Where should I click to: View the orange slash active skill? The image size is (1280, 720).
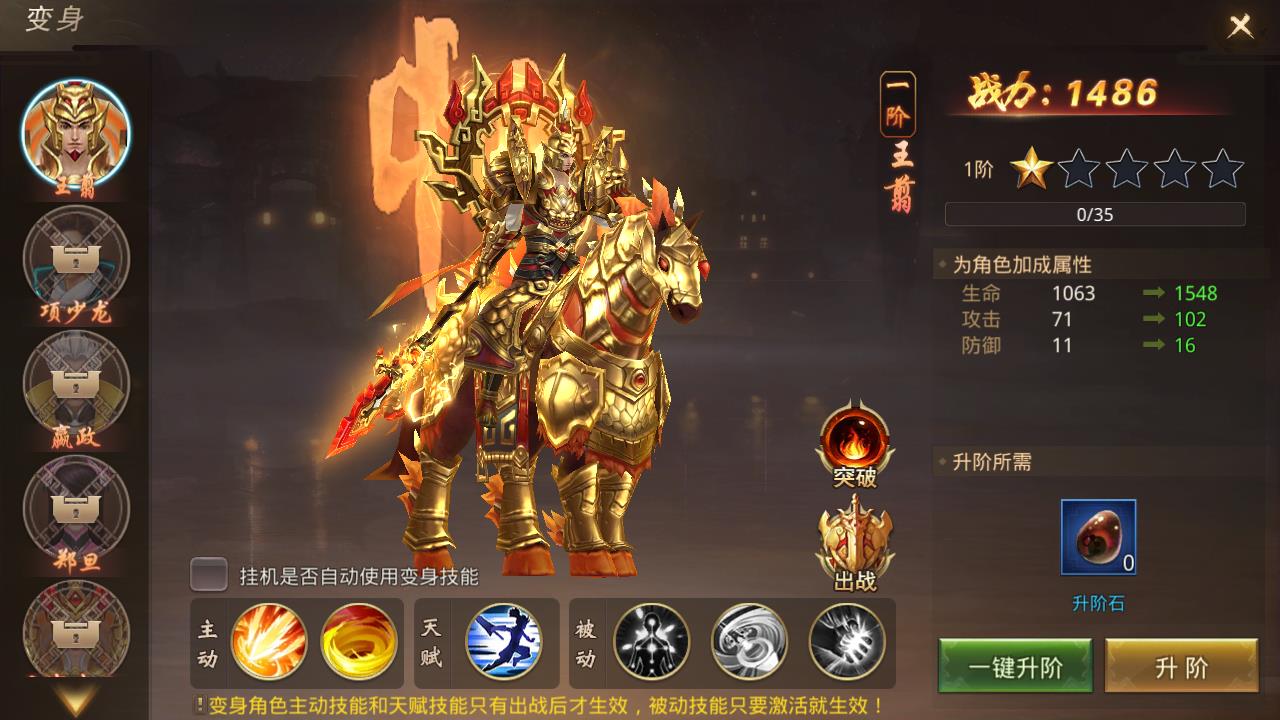click(268, 641)
